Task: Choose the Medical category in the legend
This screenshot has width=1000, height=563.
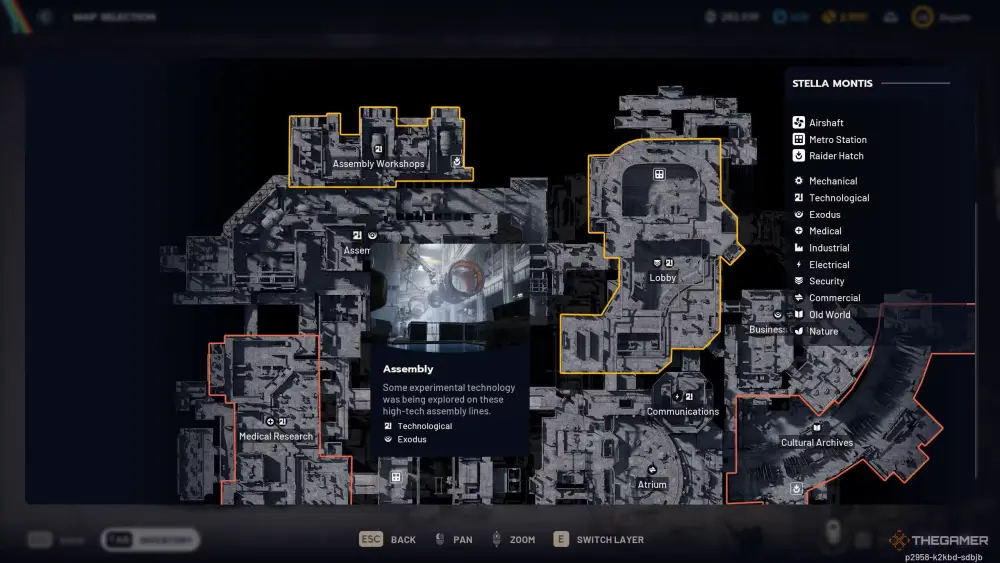Action: point(825,231)
